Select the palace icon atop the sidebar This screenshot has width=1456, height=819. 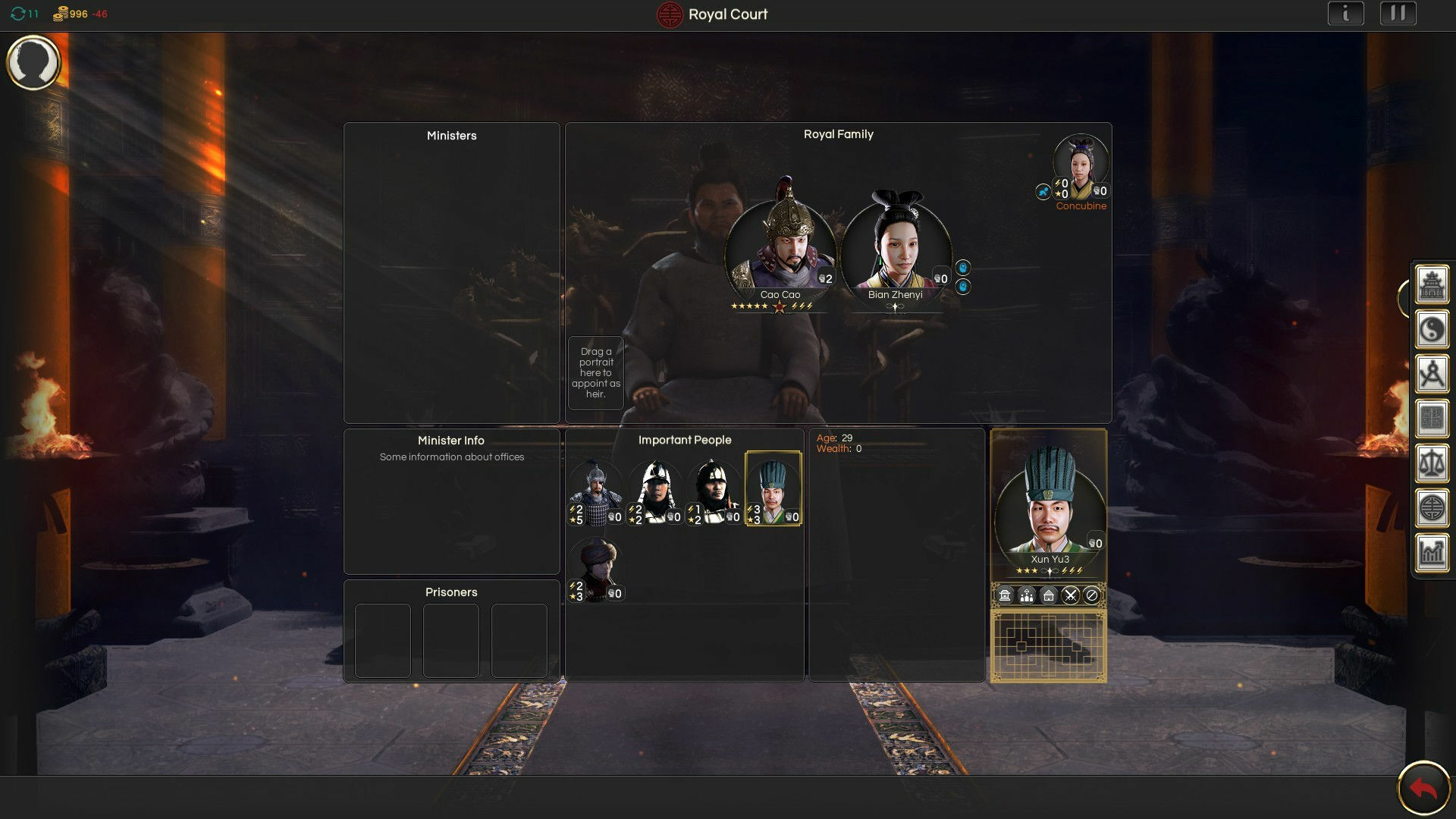(x=1432, y=287)
